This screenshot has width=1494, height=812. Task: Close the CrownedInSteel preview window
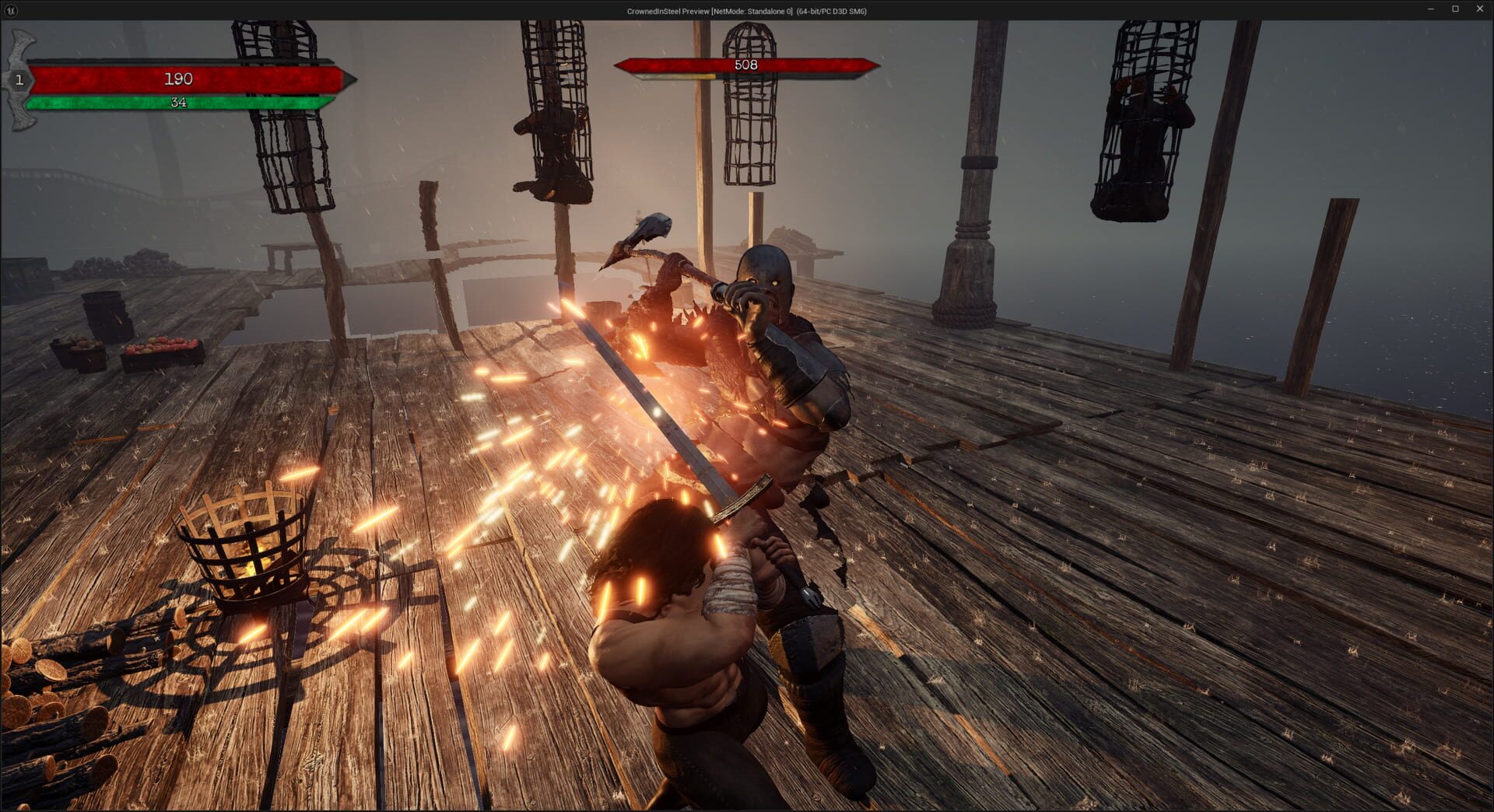[x=1478, y=10]
